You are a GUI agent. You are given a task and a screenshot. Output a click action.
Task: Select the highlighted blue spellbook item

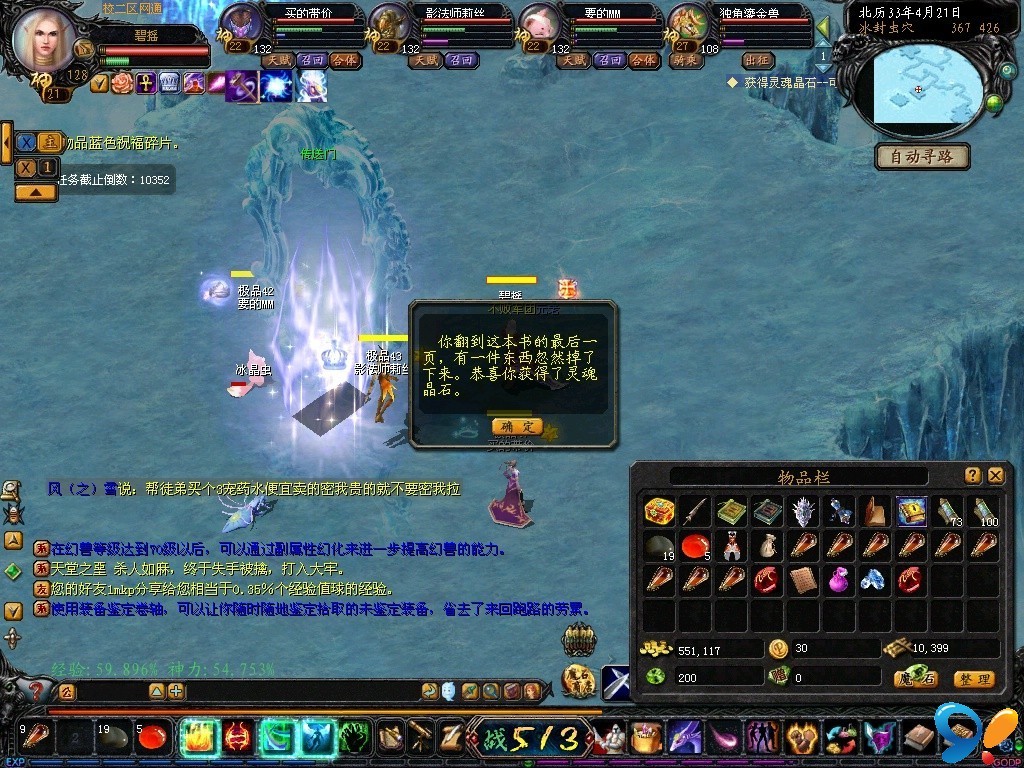point(911,511)
